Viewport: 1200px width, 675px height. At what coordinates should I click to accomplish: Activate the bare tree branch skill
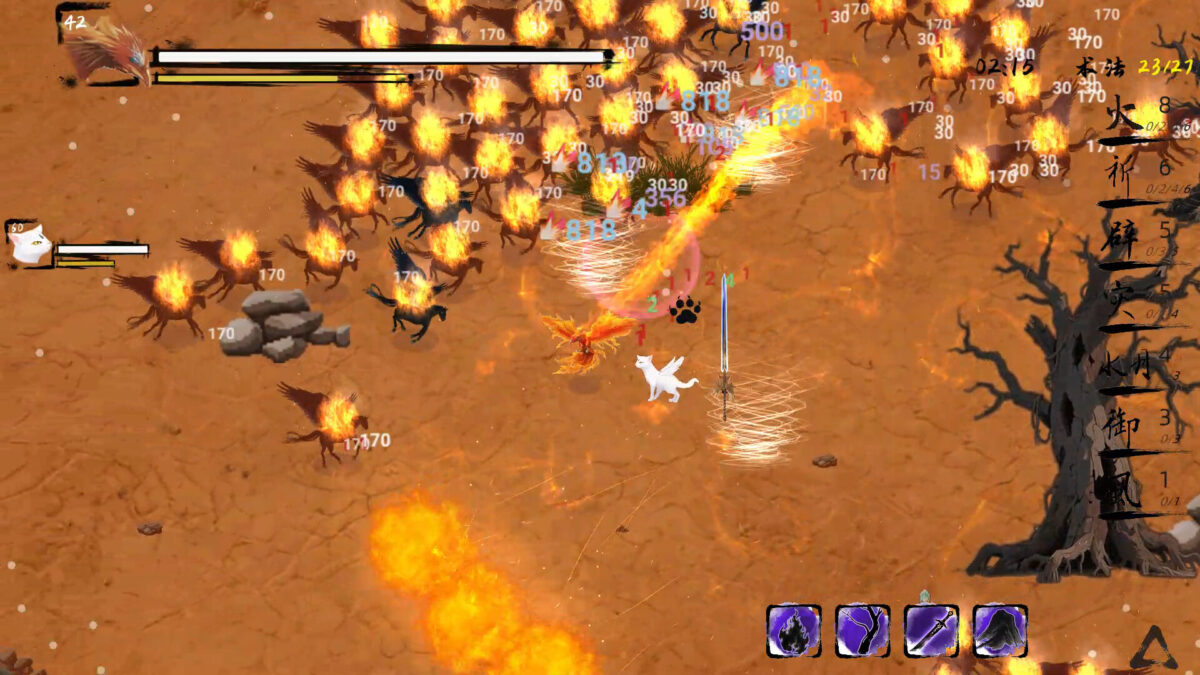(863, 630)
